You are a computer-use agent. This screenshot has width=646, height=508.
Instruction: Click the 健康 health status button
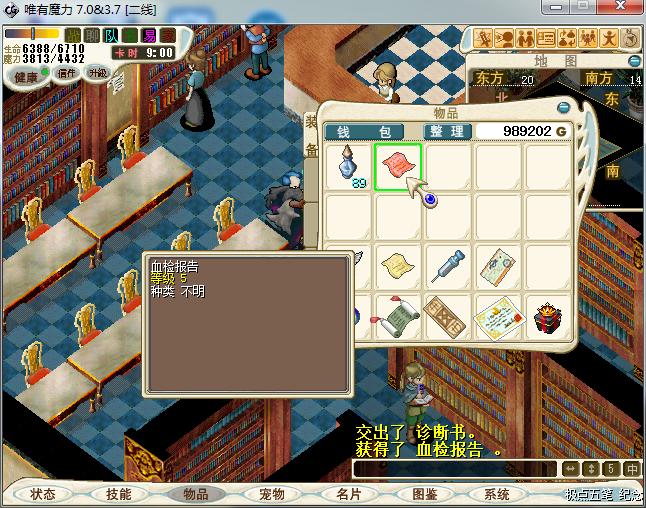27,77
